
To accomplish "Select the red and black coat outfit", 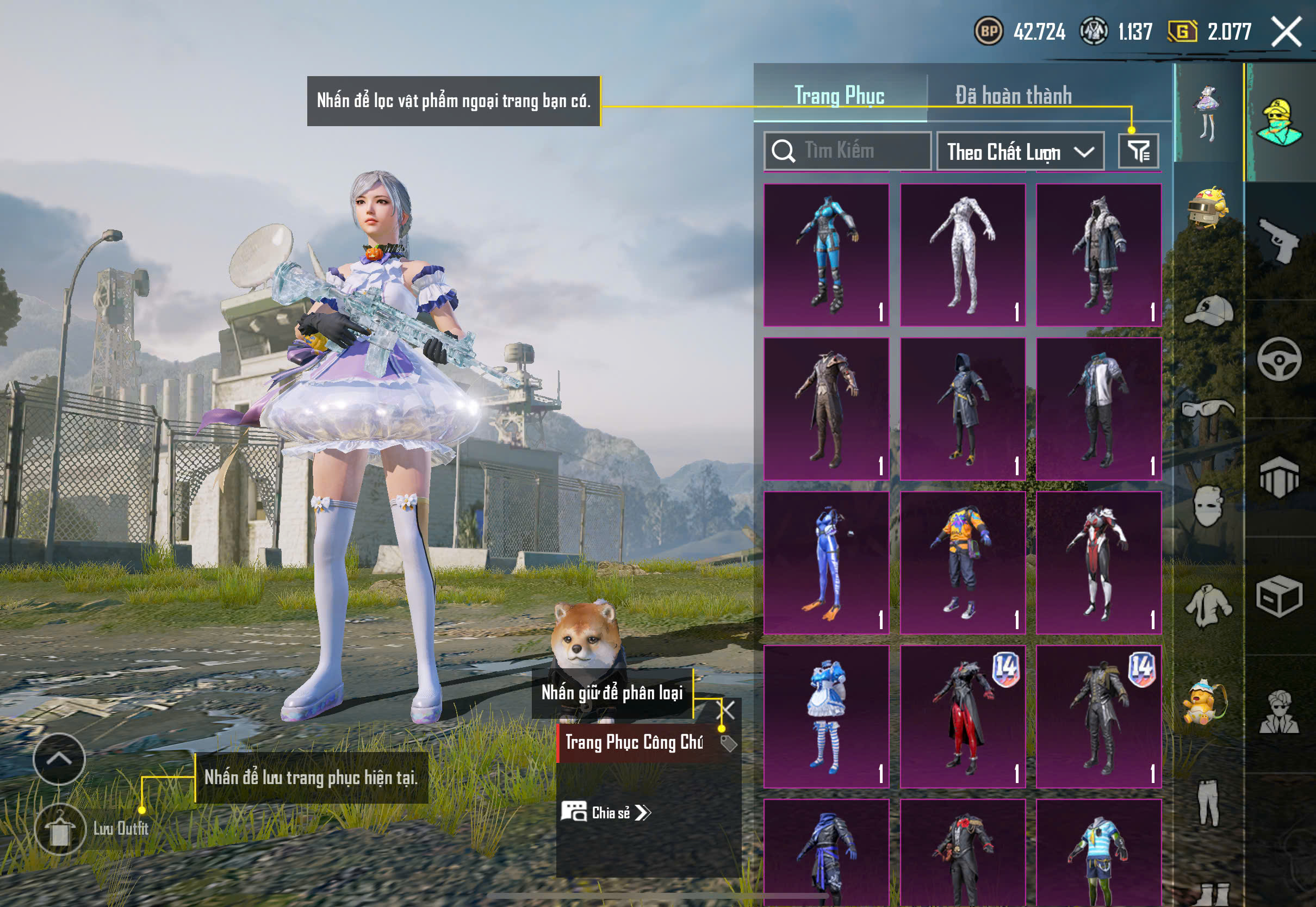I will tap(963, 716).
